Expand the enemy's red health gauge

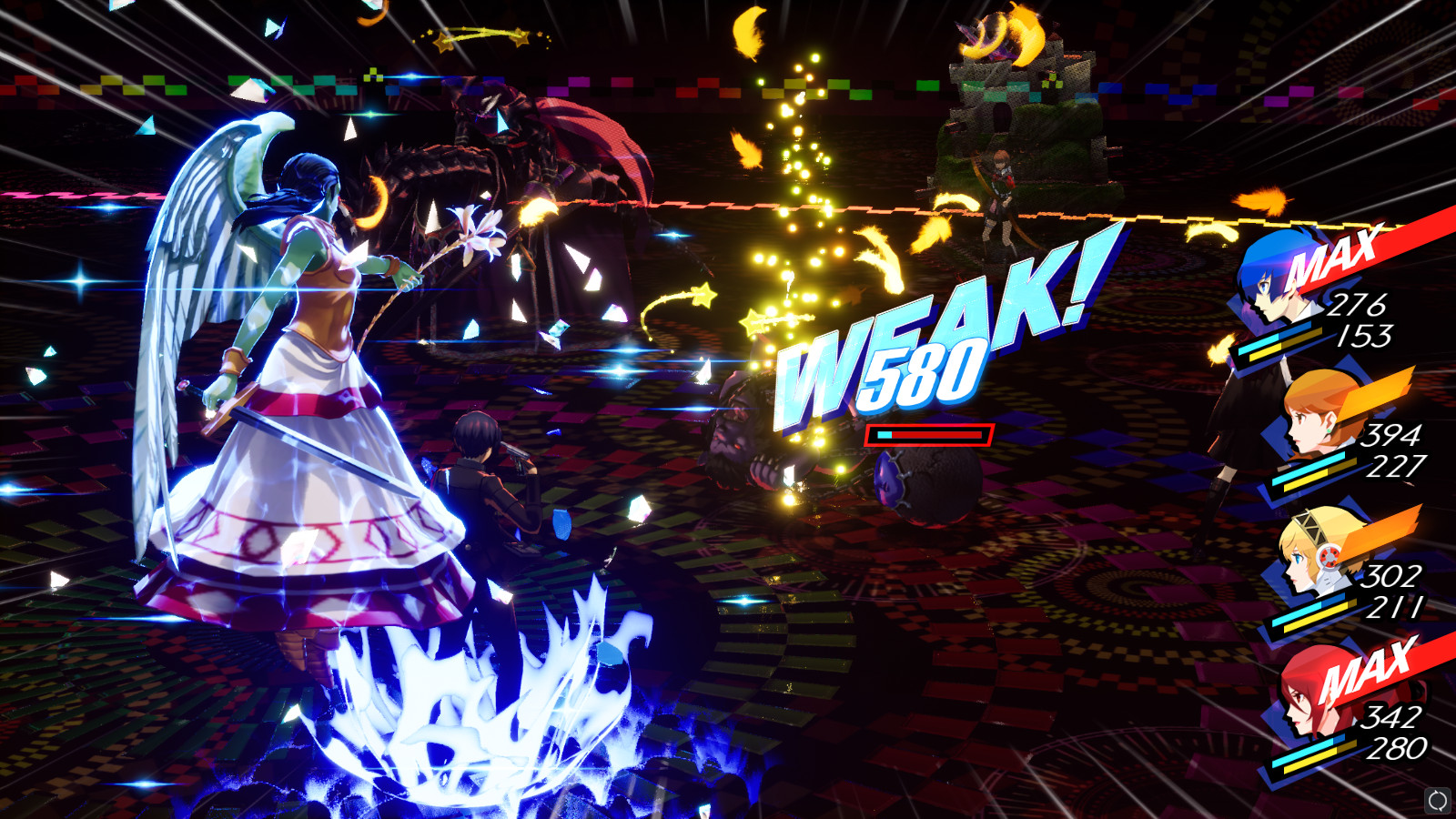pyautogui.click(x=928, y=433)
